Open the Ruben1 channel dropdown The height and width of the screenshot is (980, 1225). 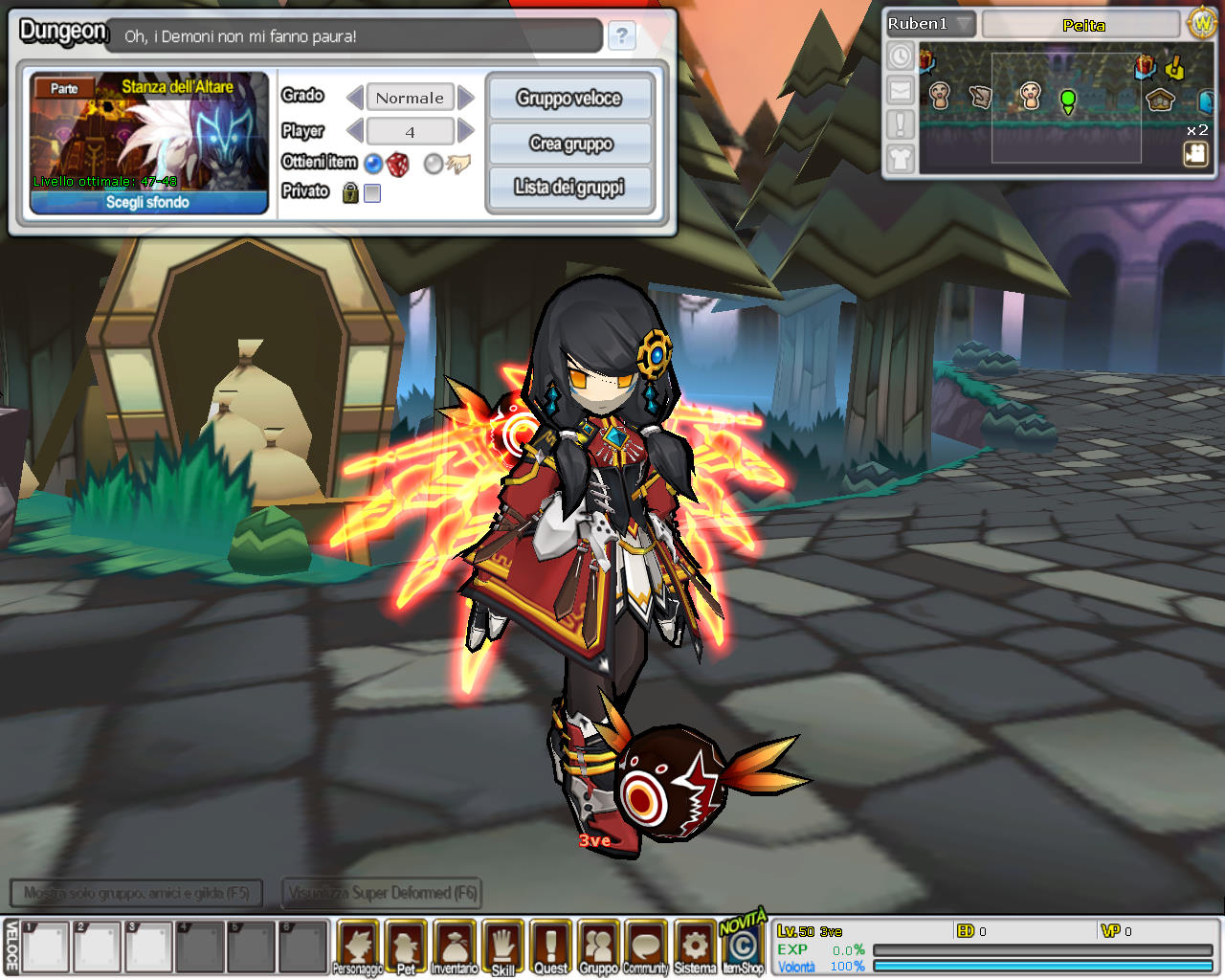pyautogui.click(x=963, y=24)
